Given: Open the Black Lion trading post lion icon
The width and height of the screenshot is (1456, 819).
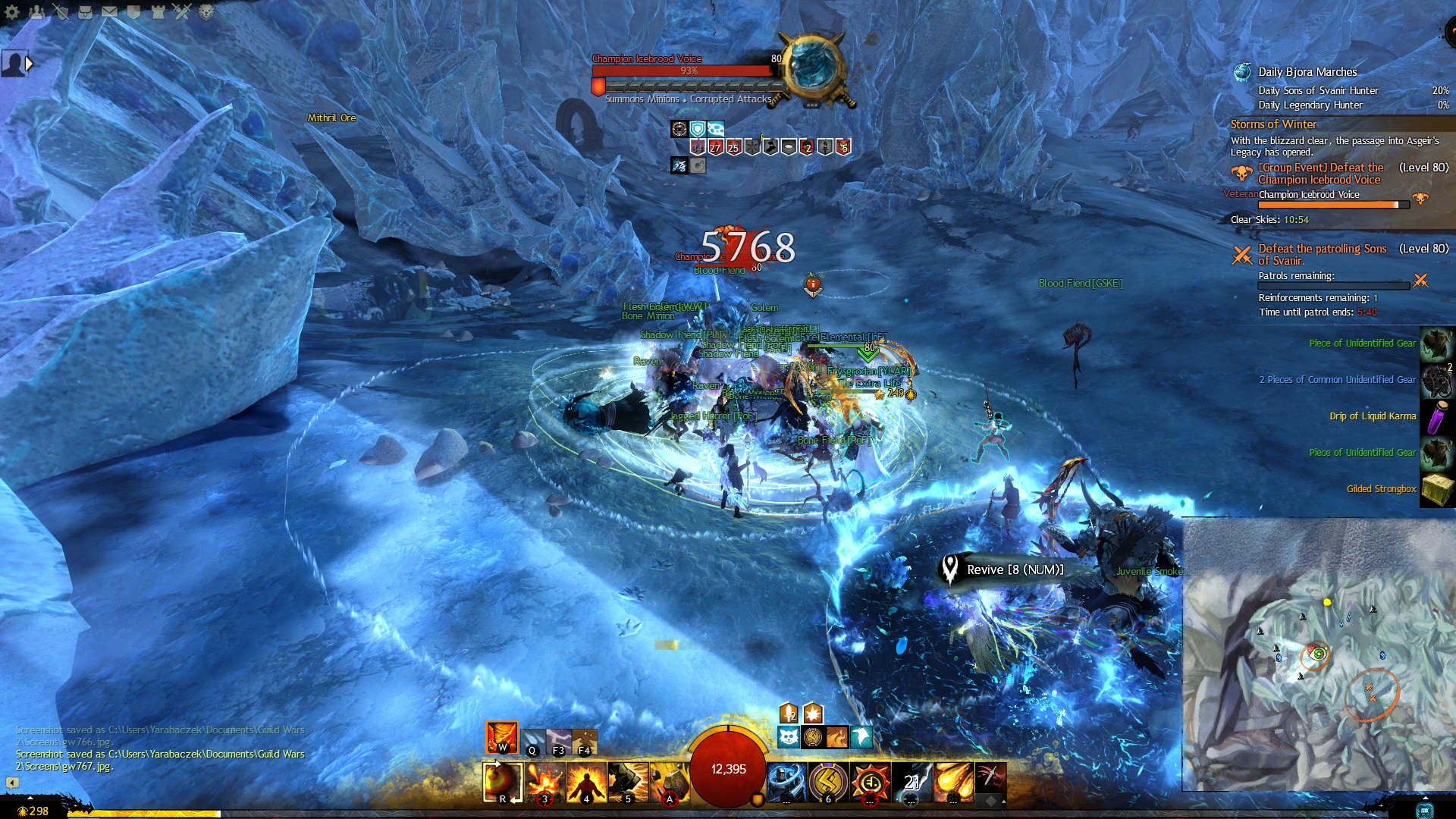Looking at the screenshot, I should click(206, 11).
